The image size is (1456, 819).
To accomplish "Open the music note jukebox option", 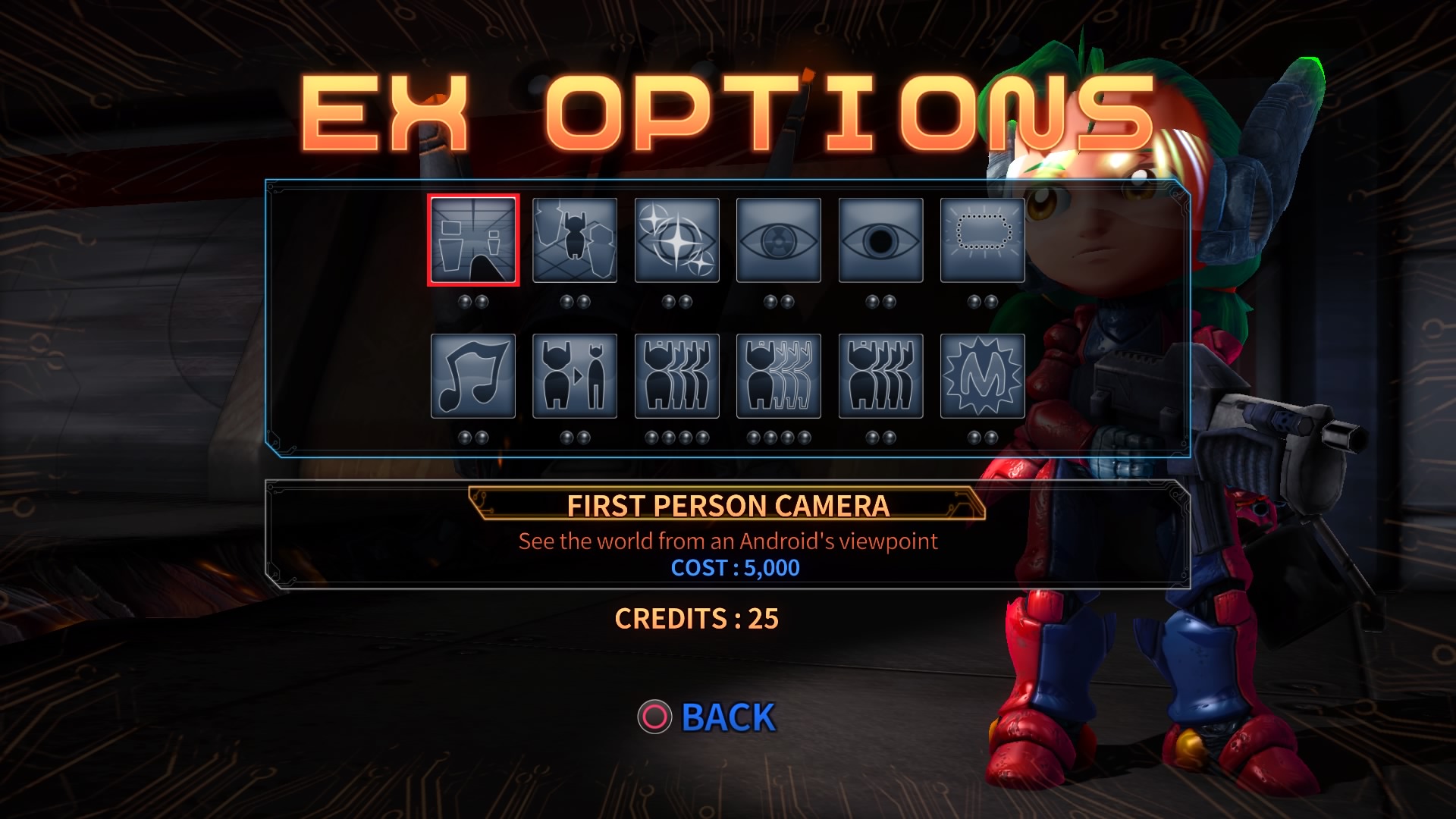I will point(472,377).
